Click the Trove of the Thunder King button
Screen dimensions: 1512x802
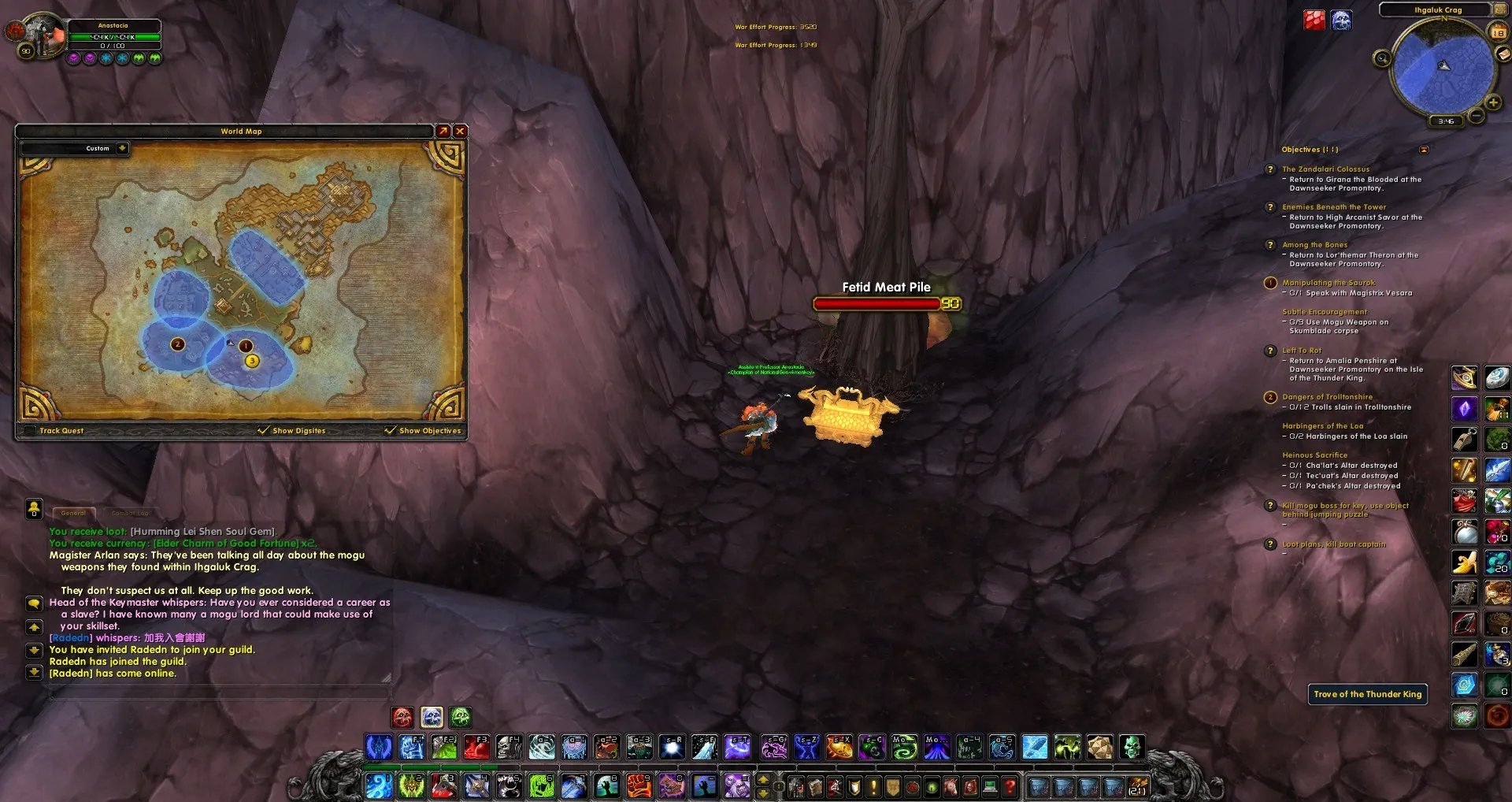coord(1367,694)
